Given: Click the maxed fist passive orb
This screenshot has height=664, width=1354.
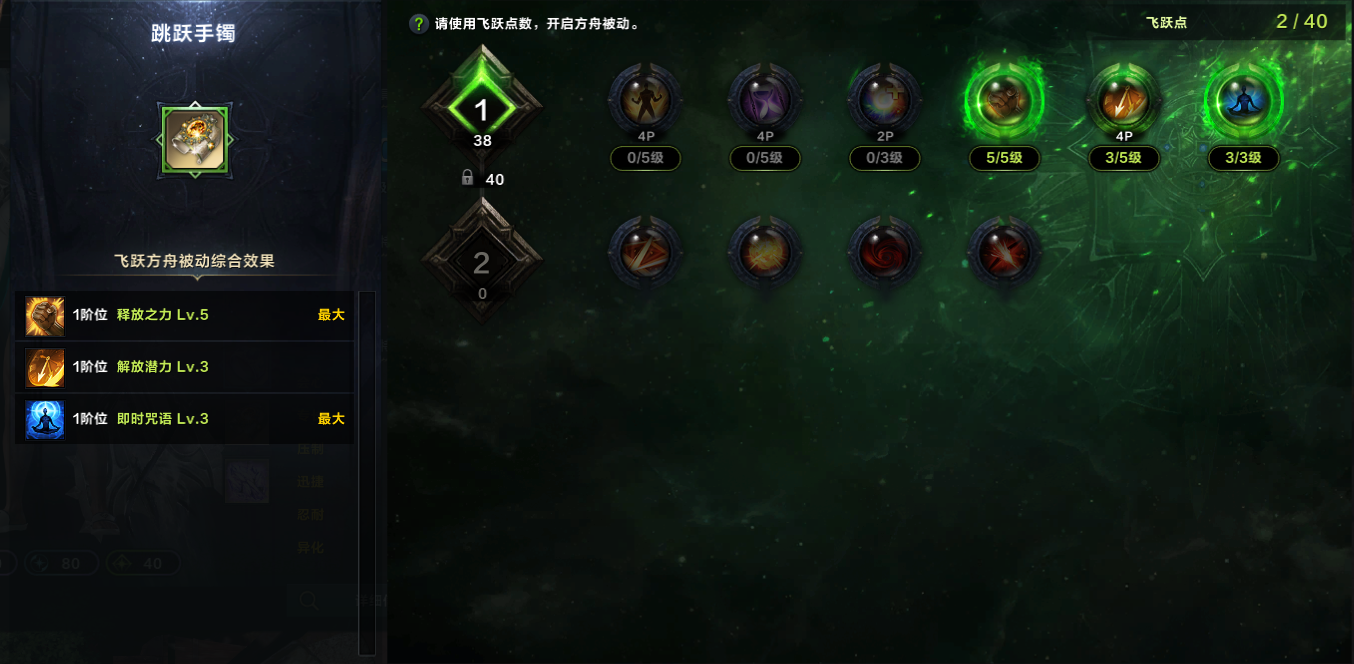Looking at the screenshot, I should [1004, 100].
